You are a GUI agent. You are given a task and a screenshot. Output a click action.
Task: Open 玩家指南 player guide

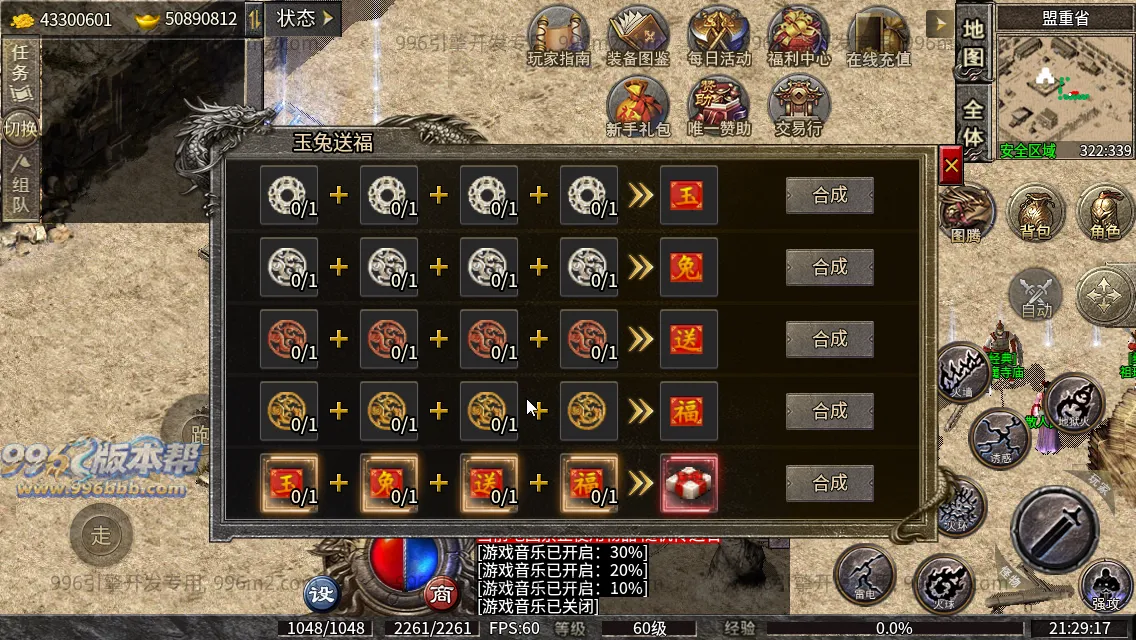coord(559,36)
